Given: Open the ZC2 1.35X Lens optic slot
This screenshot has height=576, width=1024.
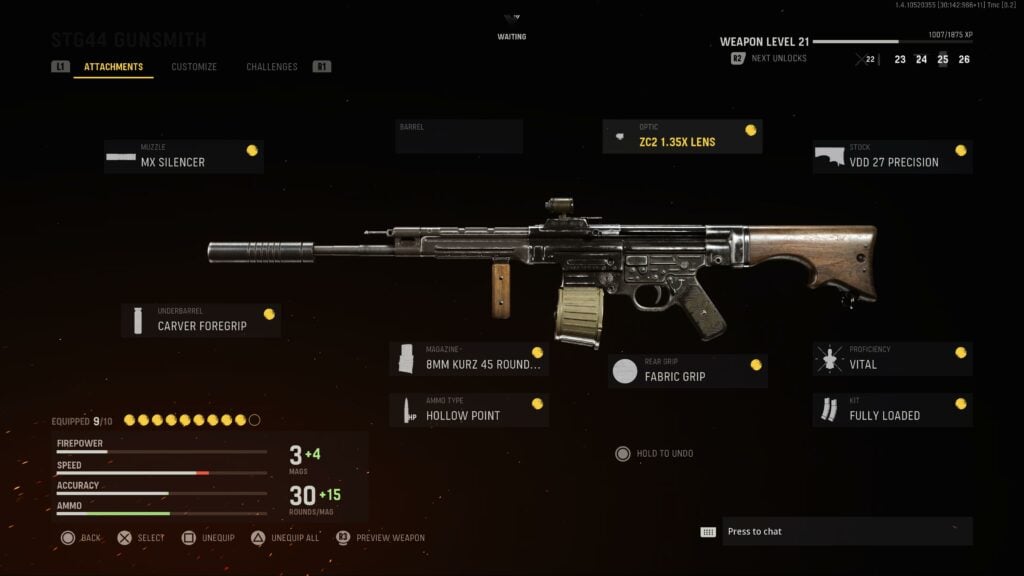Looking at the screenshot, I should pos(682,137).
